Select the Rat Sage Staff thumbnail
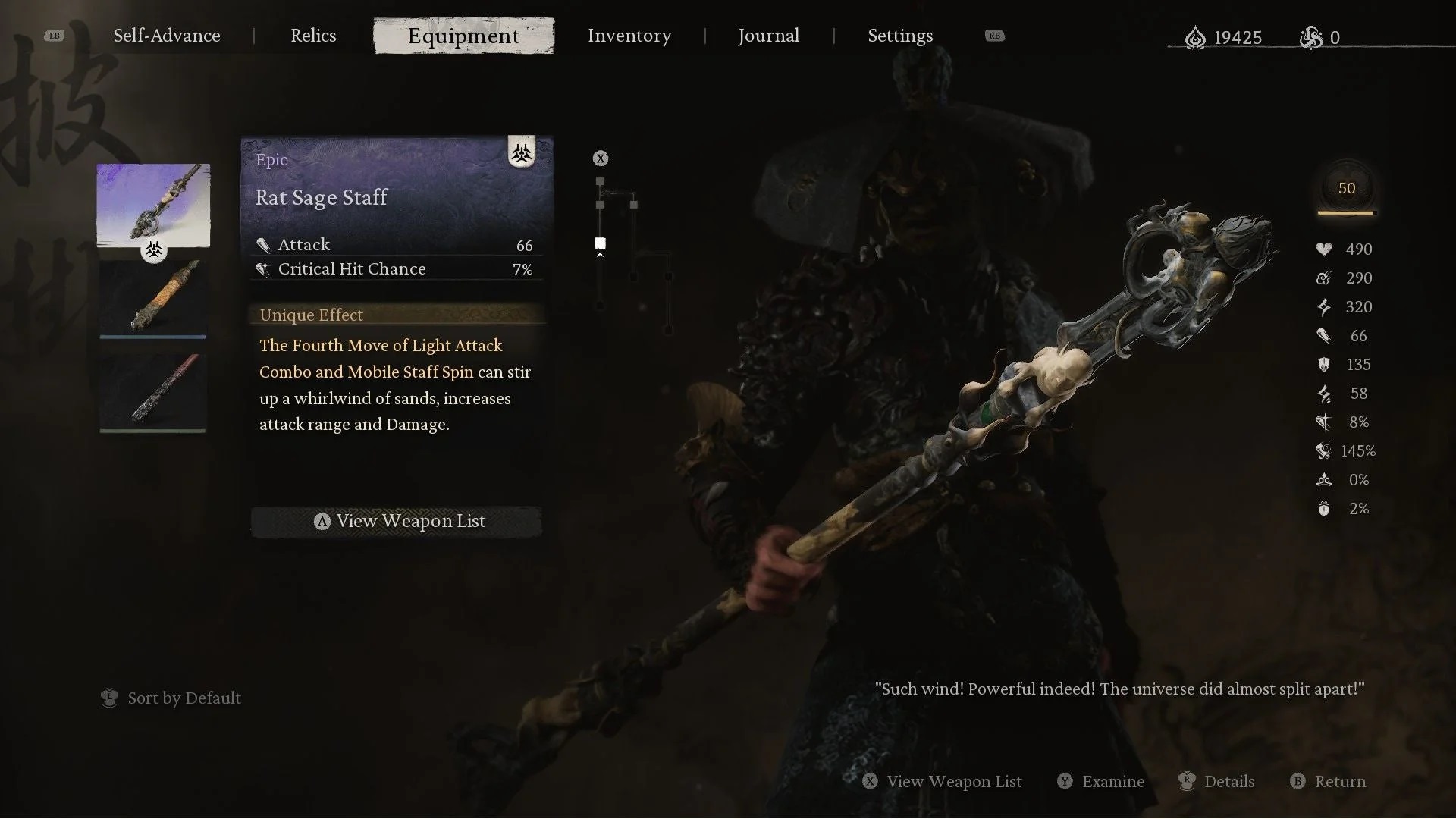This screenshot has width=1456, height=819. point(153,205)
